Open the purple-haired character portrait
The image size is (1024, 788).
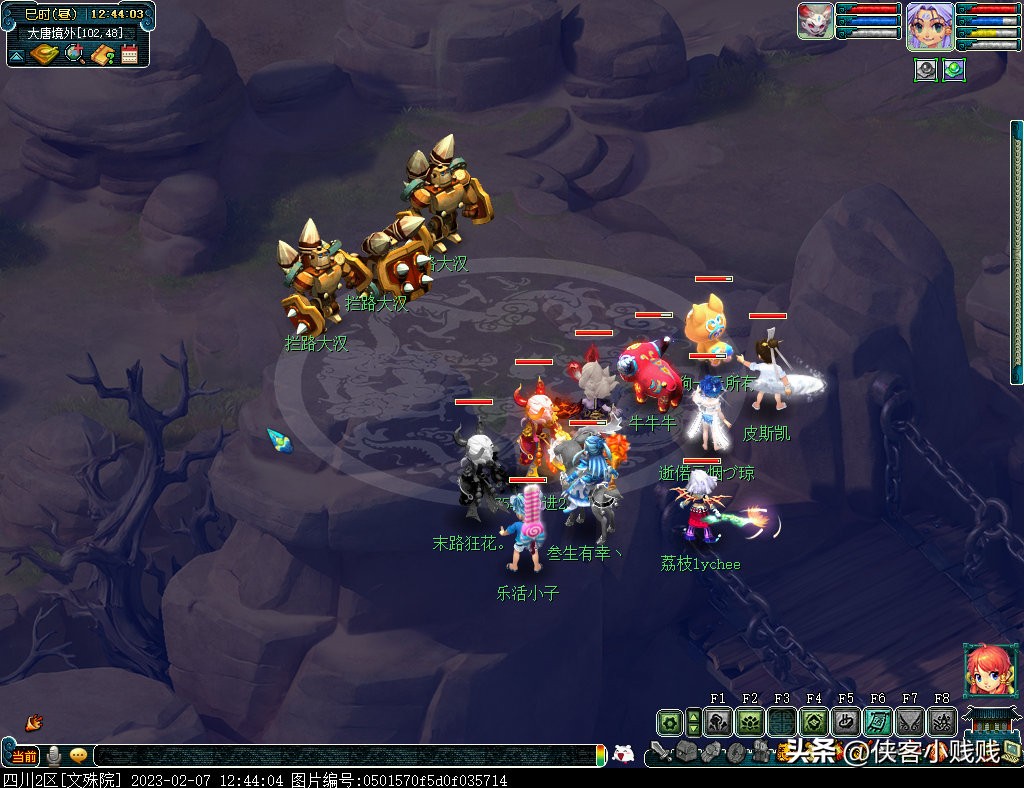(x=929, y=25)
